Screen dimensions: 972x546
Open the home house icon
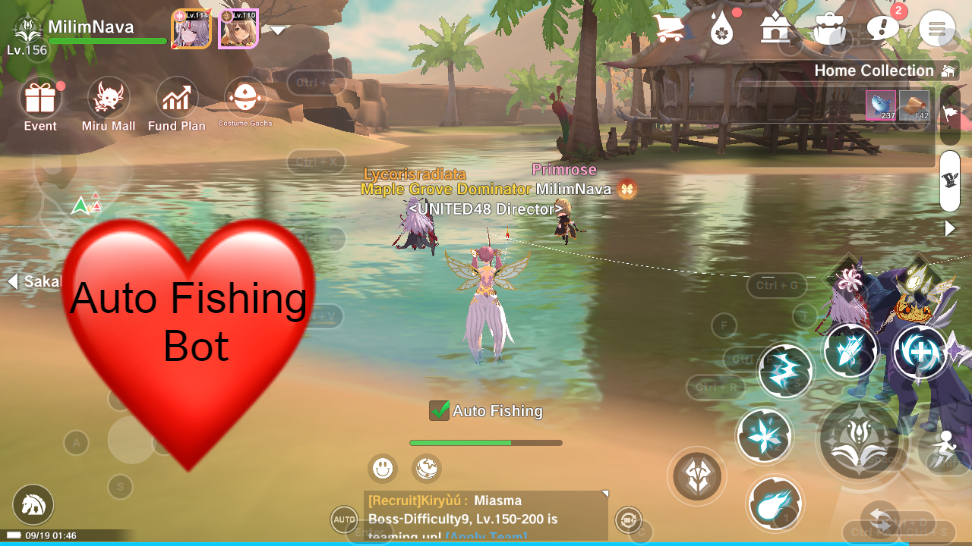pos(775,28)
